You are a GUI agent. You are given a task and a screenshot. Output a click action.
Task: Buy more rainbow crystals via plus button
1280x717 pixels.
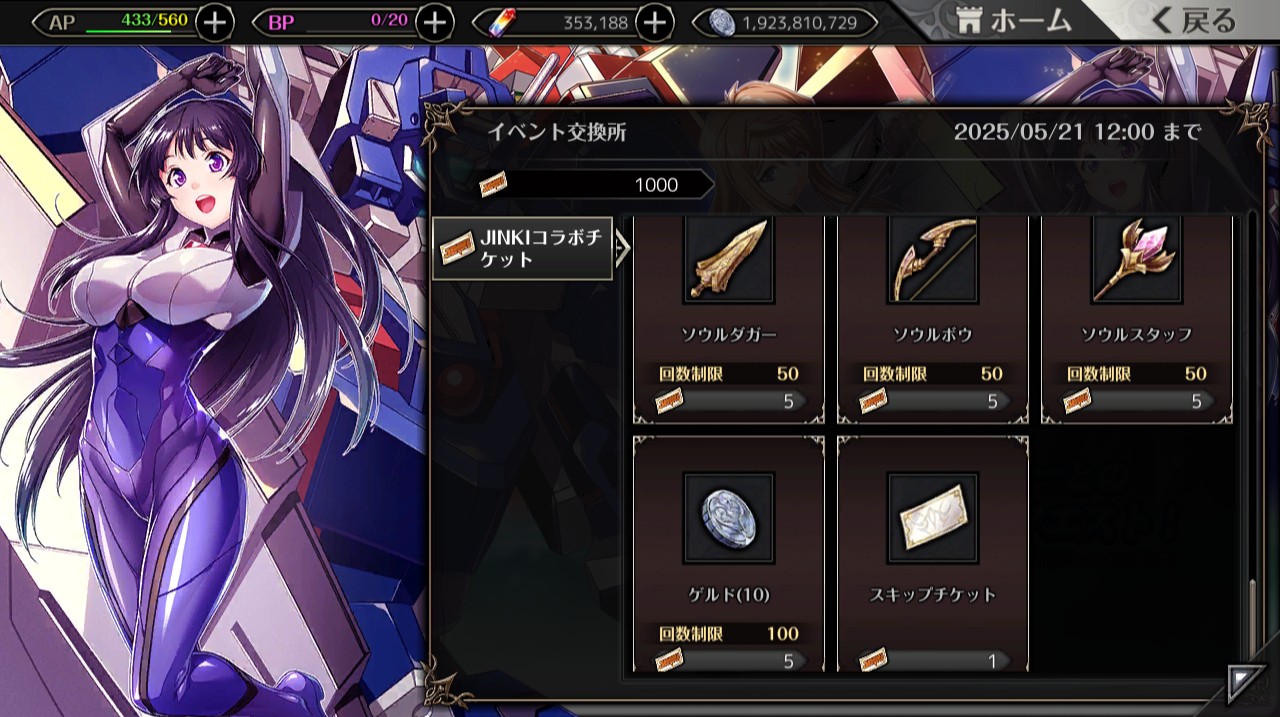click(654, 22)
